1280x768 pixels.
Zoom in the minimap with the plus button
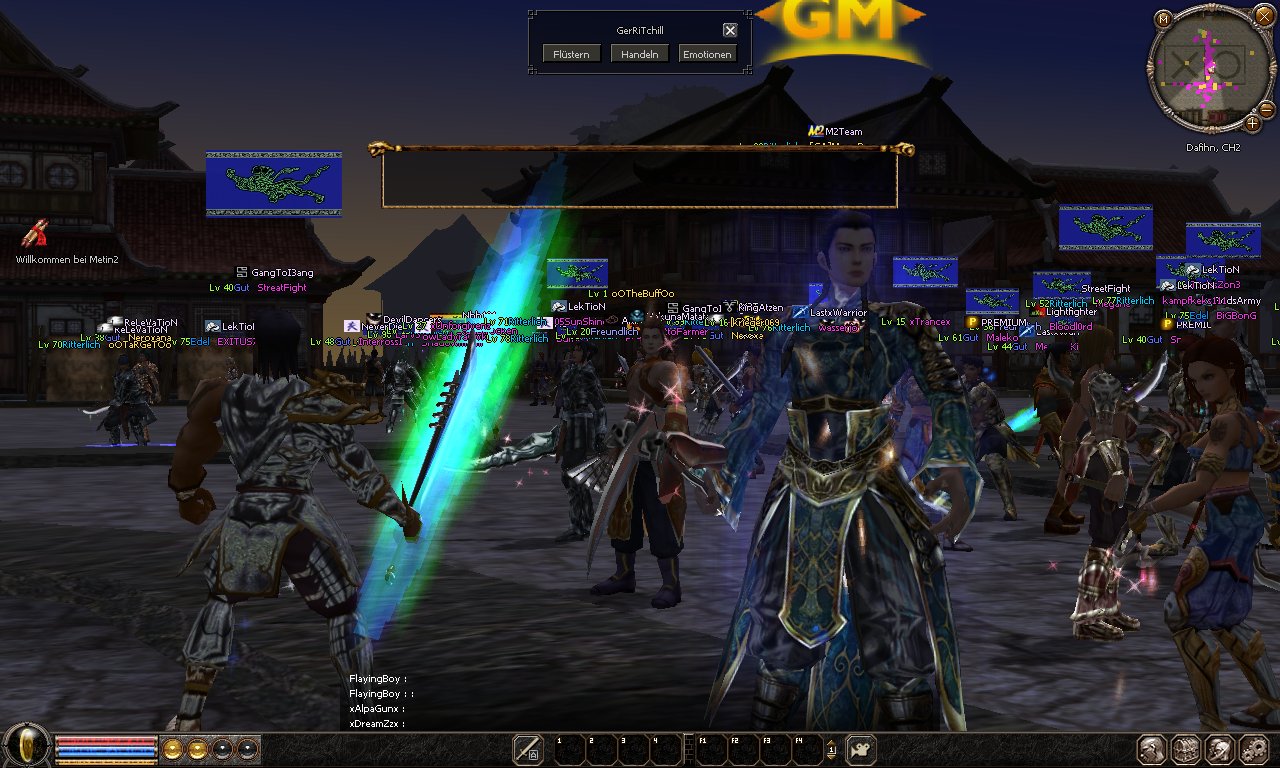(x=1252, y=124)
